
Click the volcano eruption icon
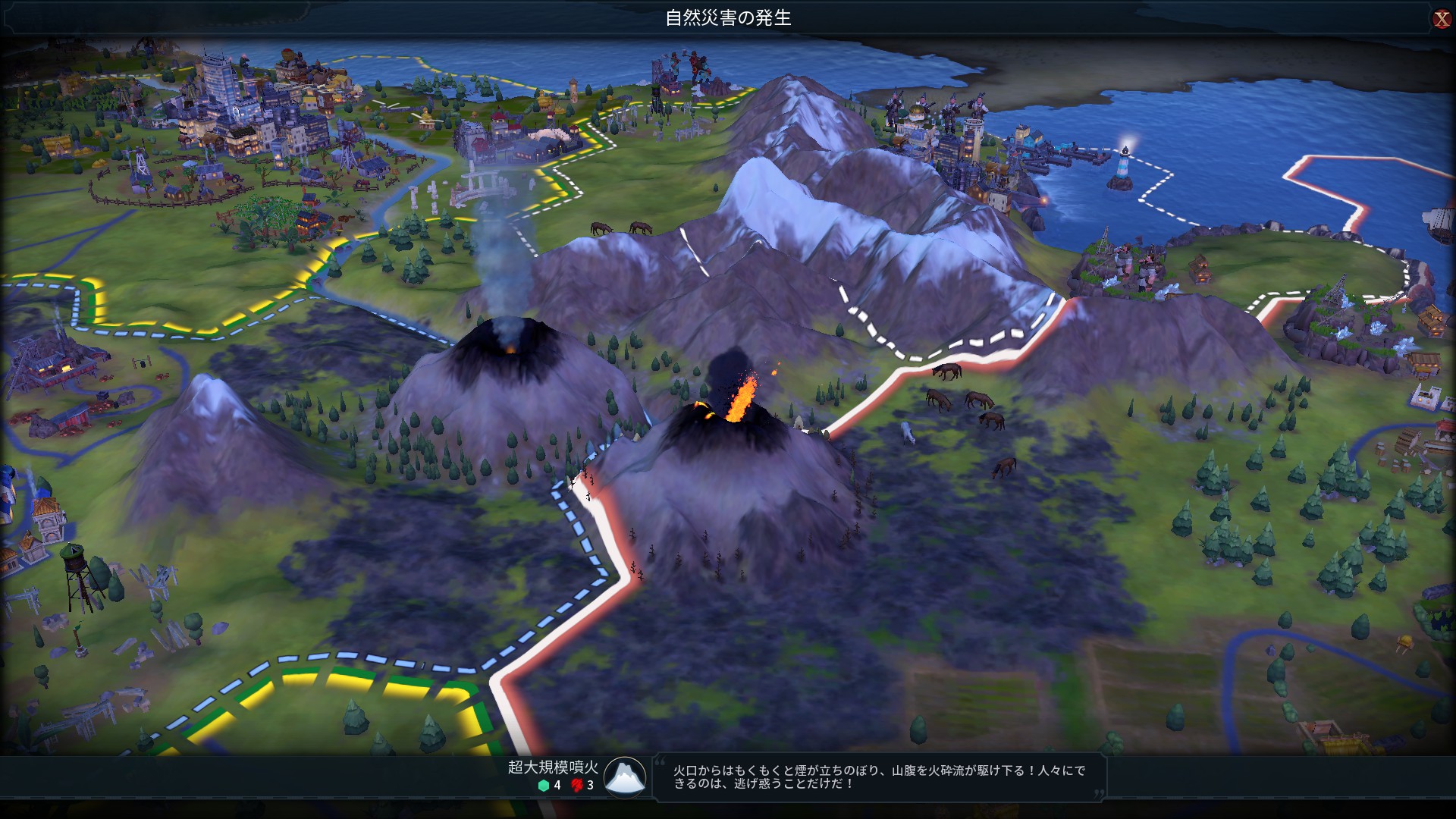coord(625,777)
